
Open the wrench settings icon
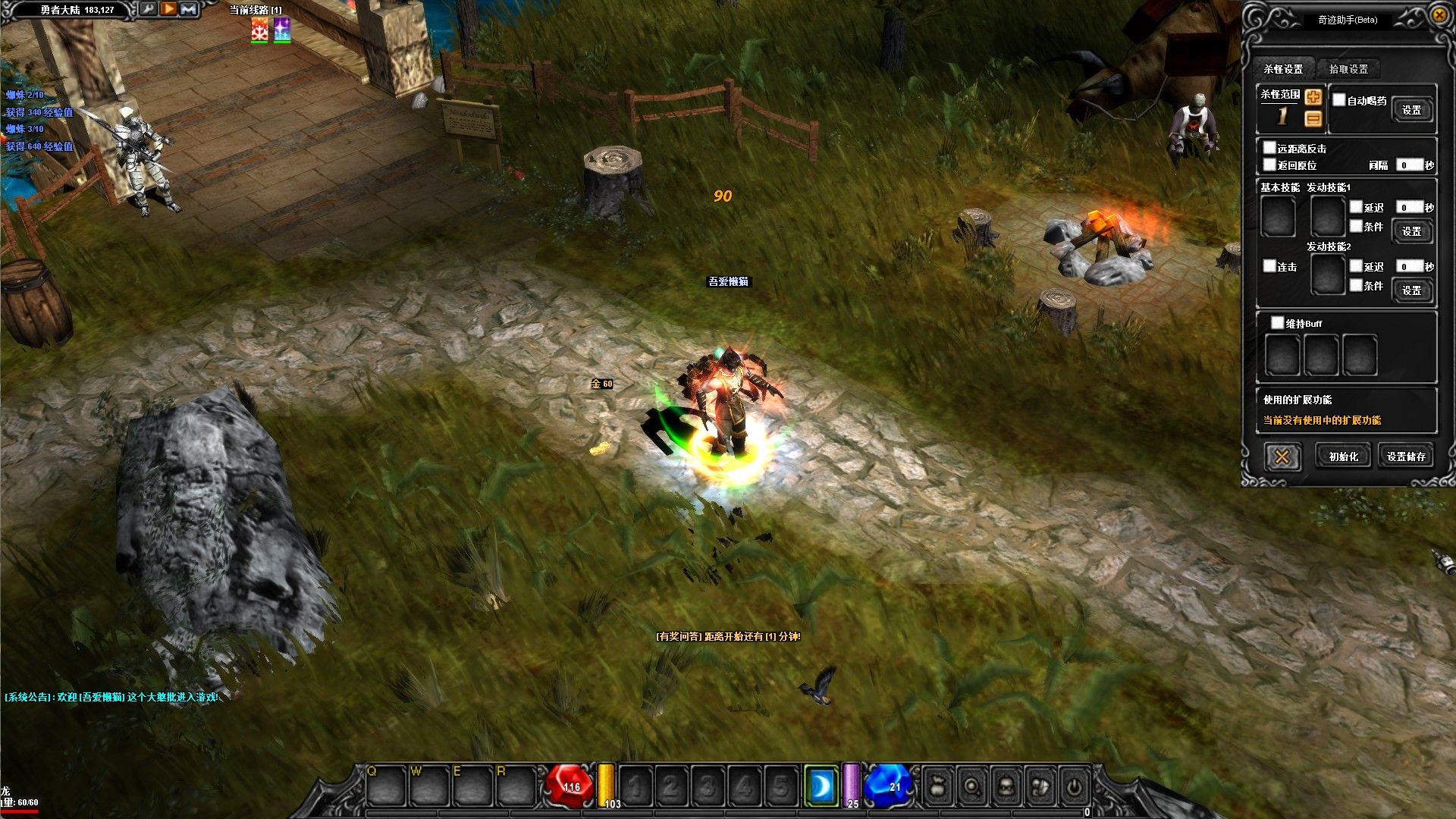coord(148,9)
